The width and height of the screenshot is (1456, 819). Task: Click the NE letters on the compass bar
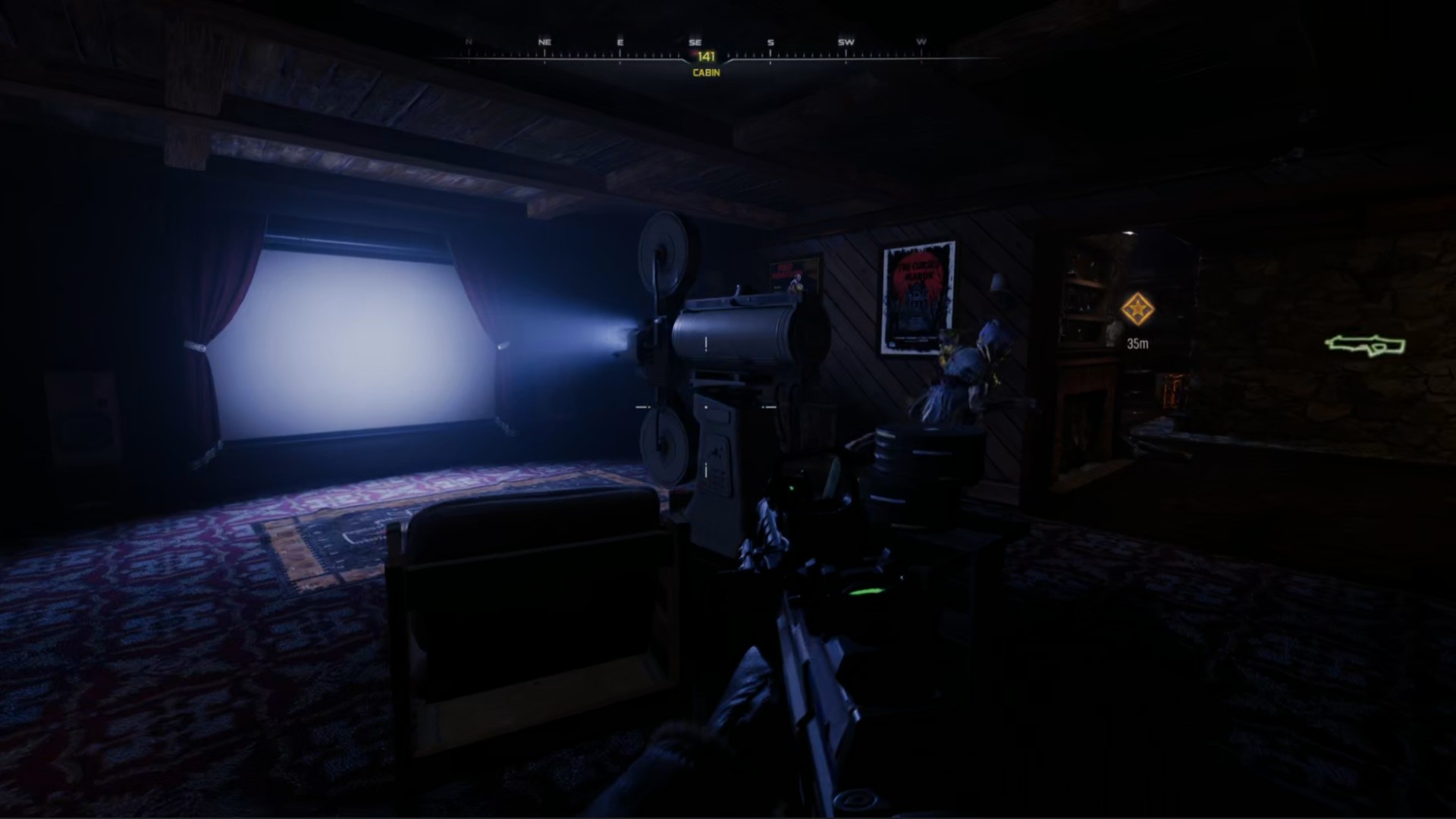click(x=544, y=42)
